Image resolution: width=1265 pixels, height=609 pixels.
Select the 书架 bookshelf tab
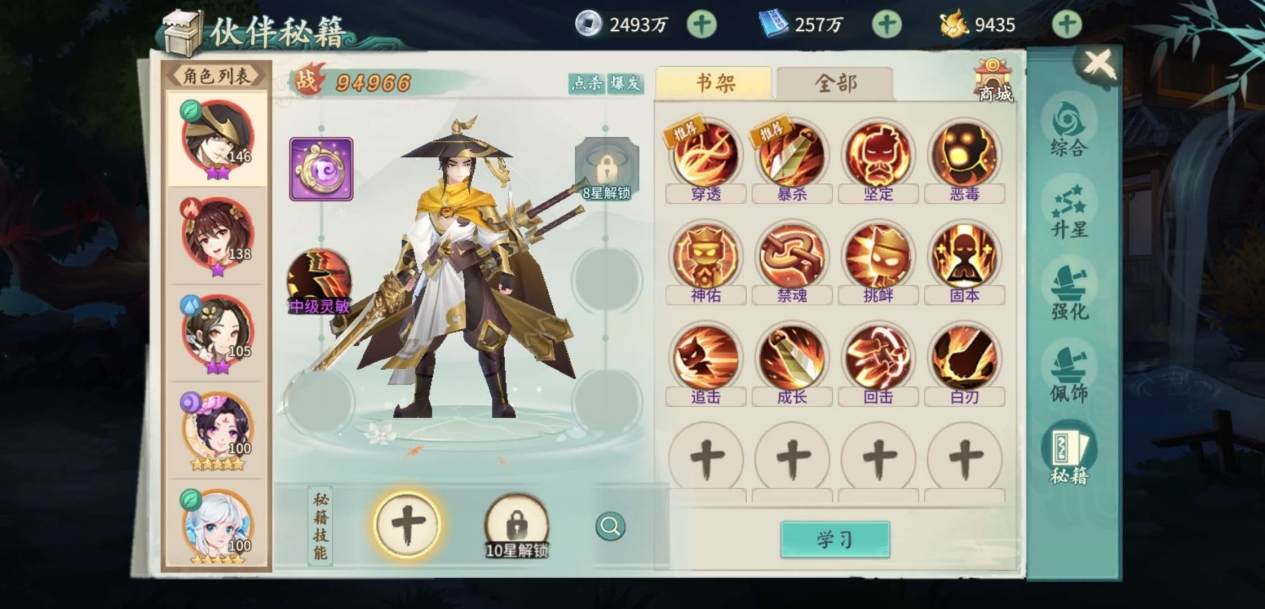click(714, 84)
